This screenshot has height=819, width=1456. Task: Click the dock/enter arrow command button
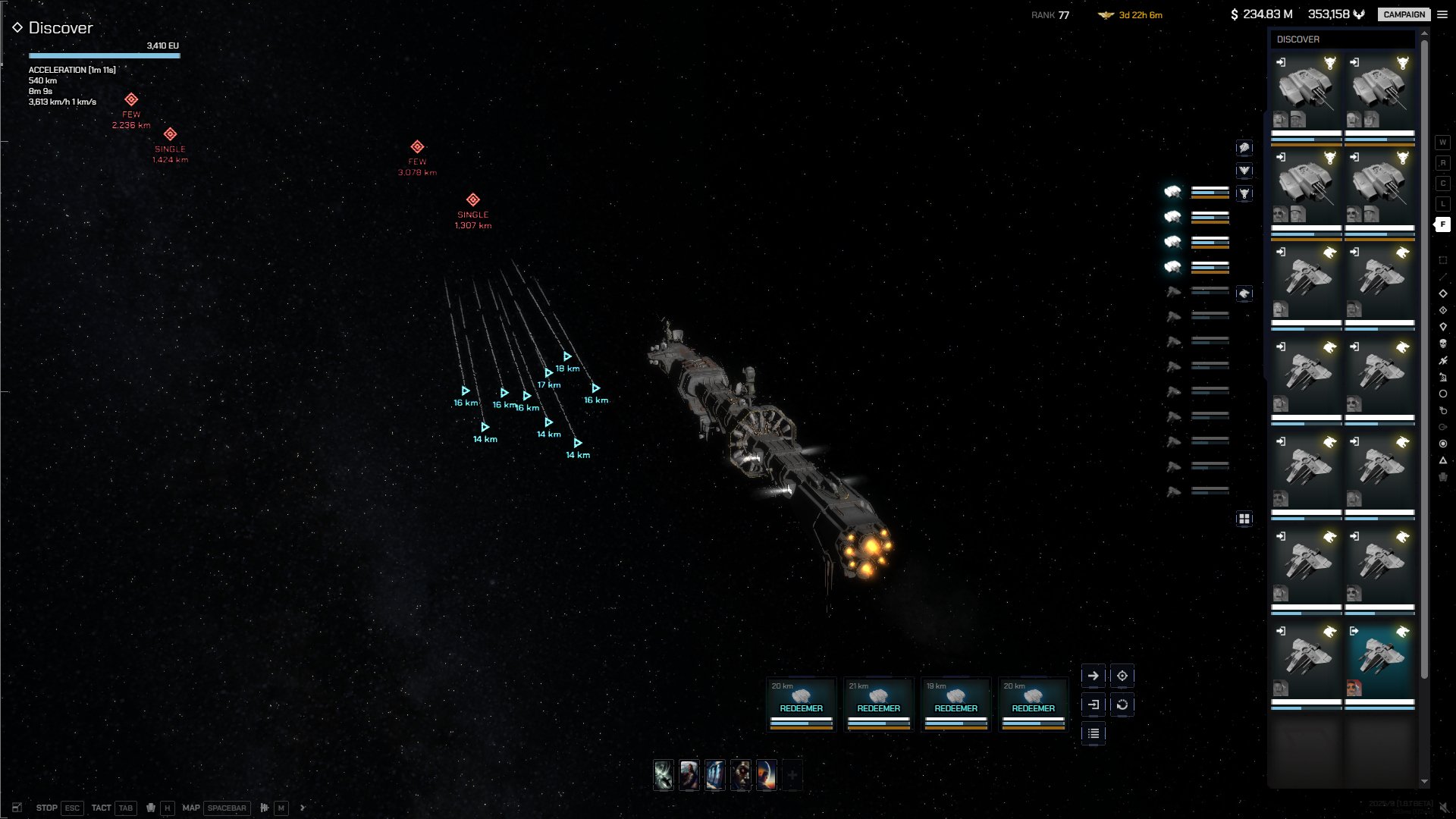(1093, 704)
